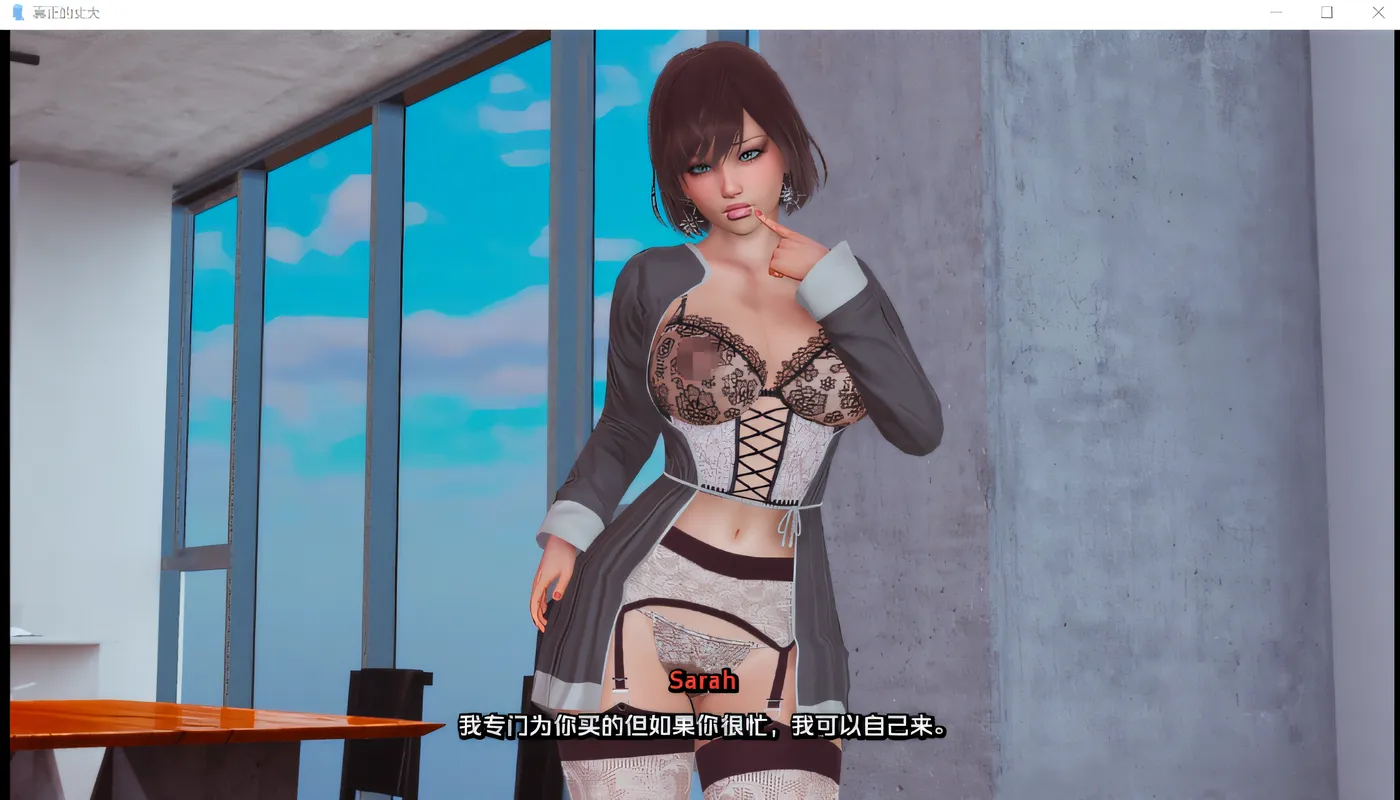Viewport: 1400px width, 800px height.
Task: Click the game's blue app icon in title bar
Action: pos(15,12)
